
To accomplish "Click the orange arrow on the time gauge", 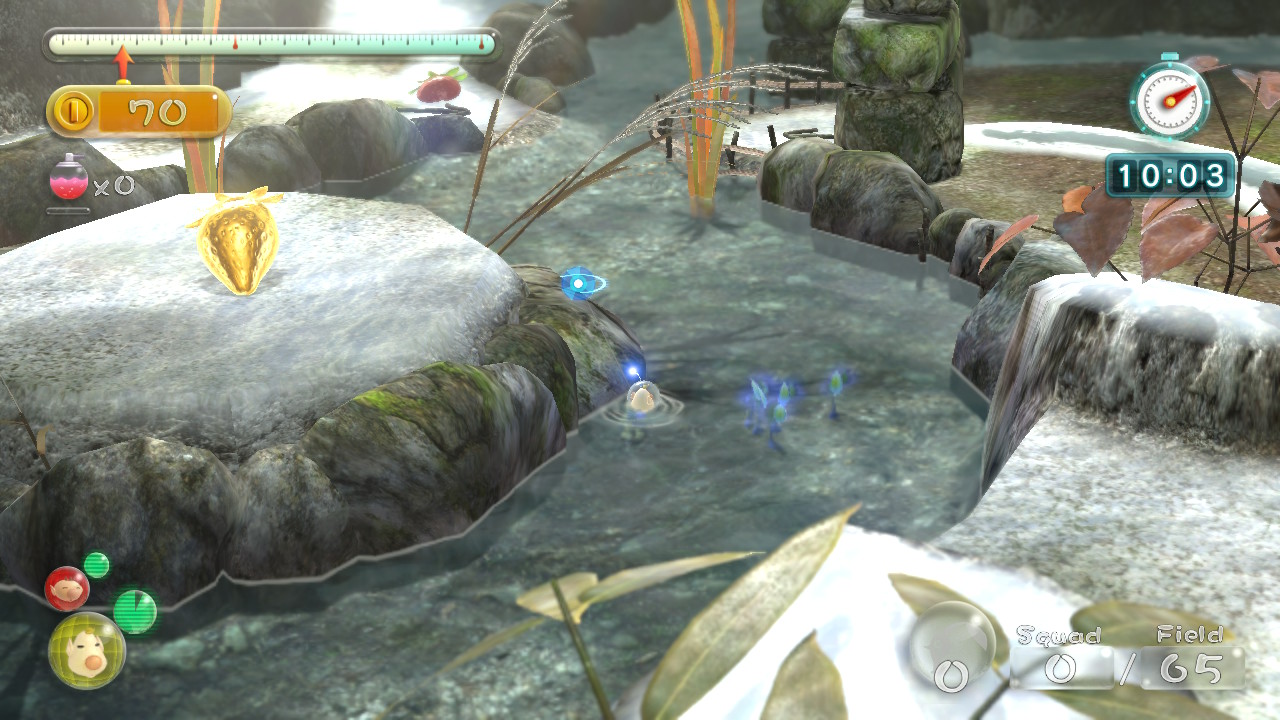I will point(123,62).
